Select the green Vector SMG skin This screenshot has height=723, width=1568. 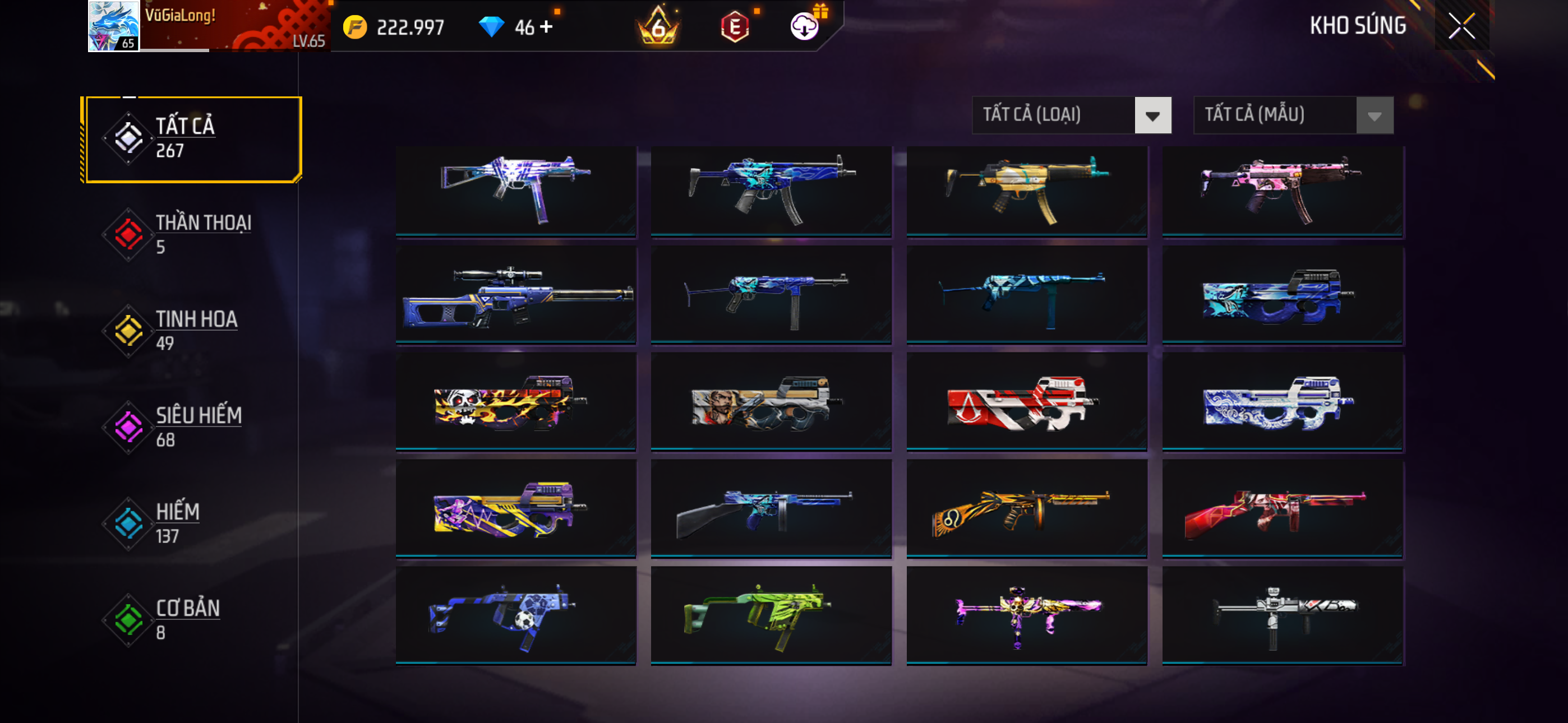[x=771, y=615]
